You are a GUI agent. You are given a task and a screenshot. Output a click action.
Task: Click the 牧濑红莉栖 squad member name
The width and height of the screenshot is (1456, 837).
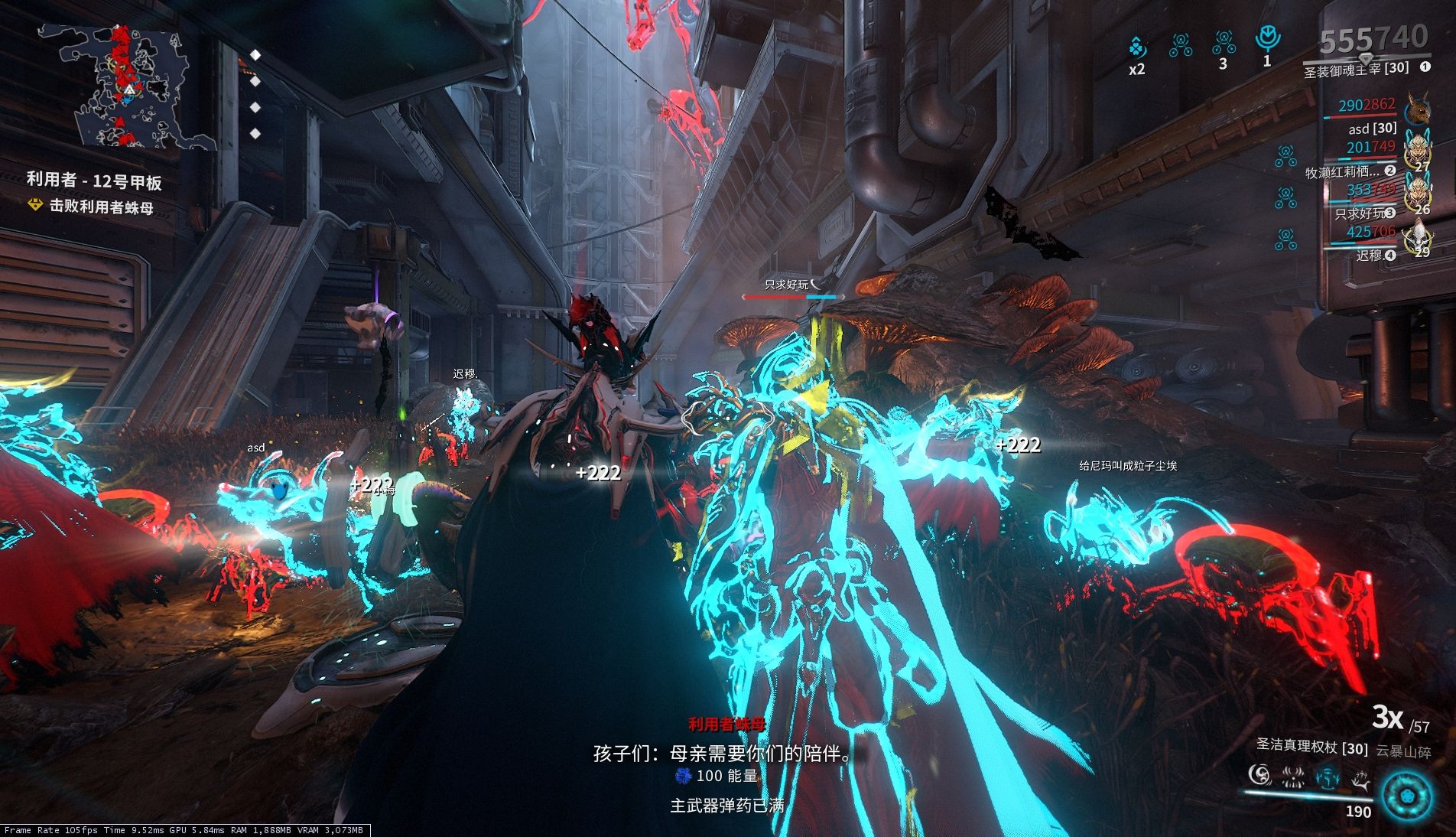(x=1343, y=171)
